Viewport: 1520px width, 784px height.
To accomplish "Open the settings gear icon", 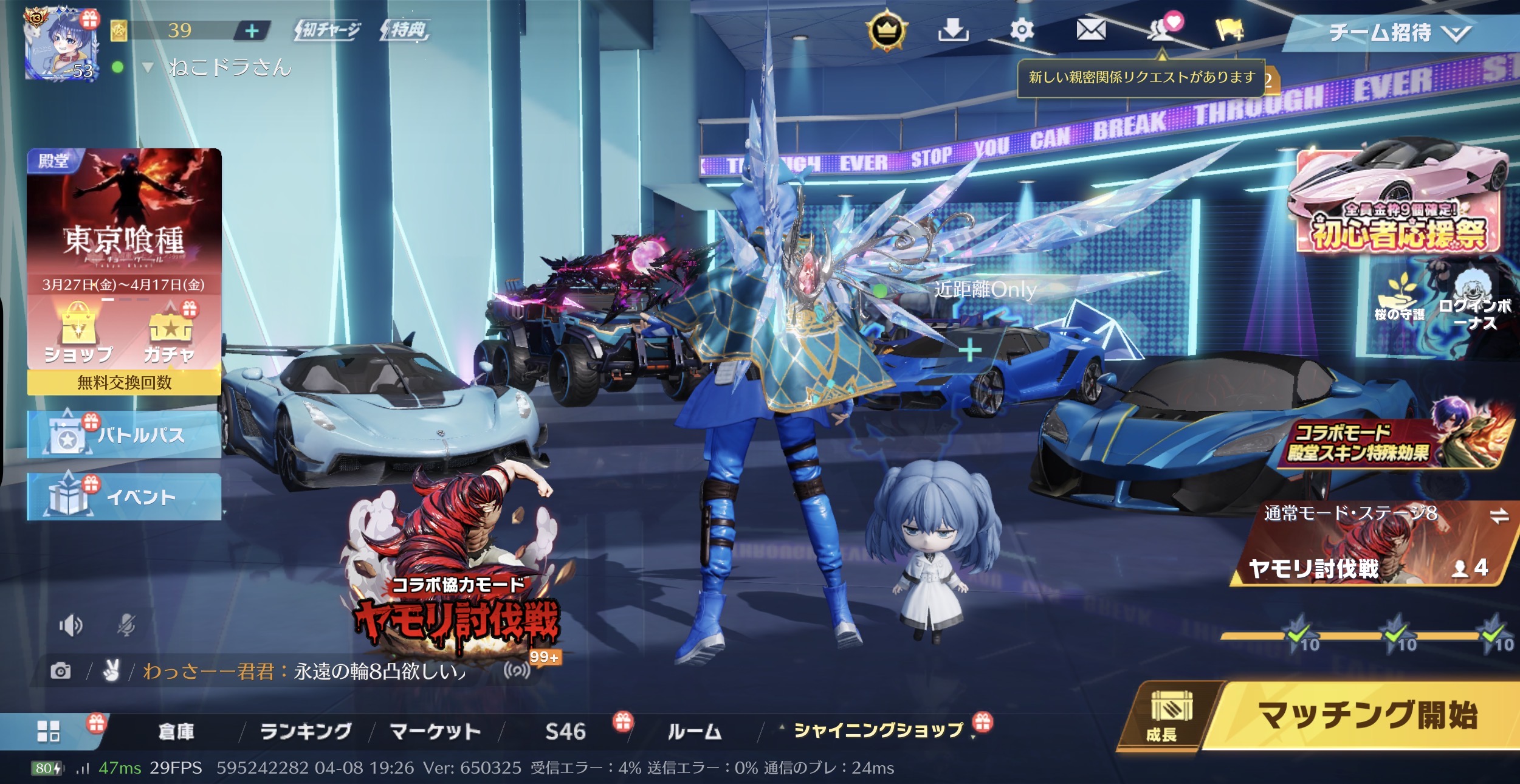I will click(1022, 30).
